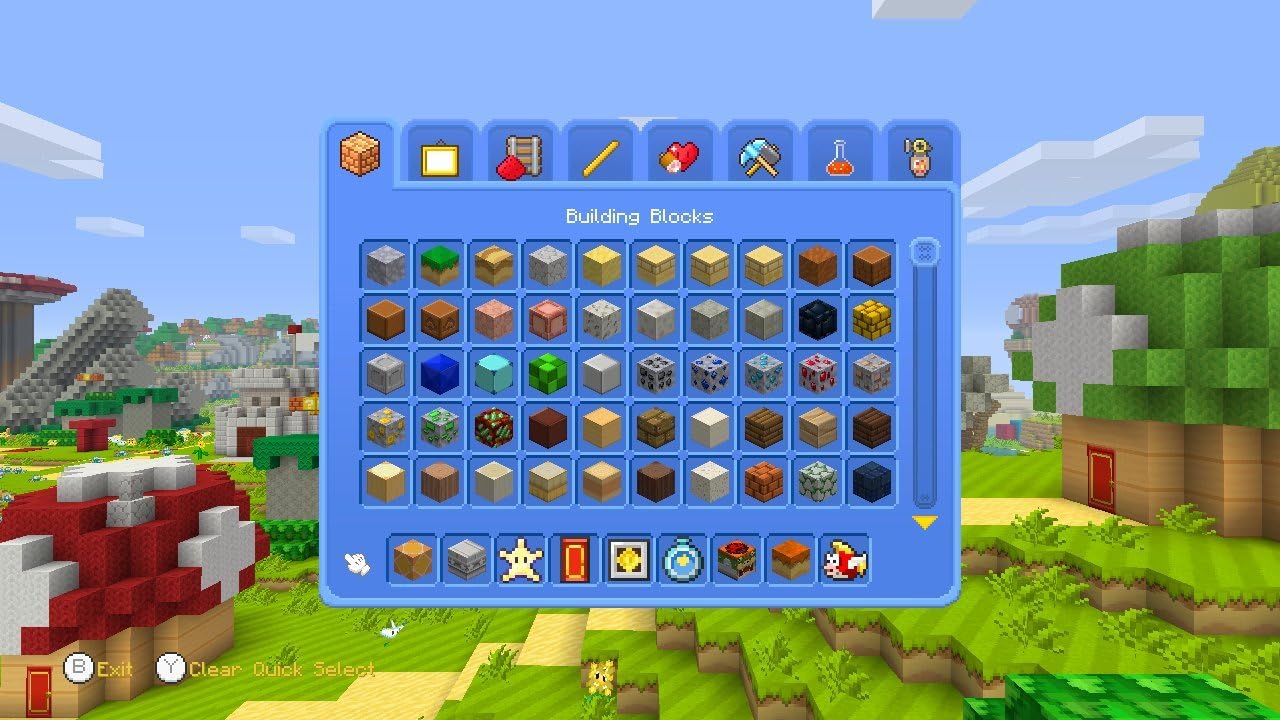Select the gold block item
Image resolution: width=1280 pixels, height=720 pixels.
871,320
